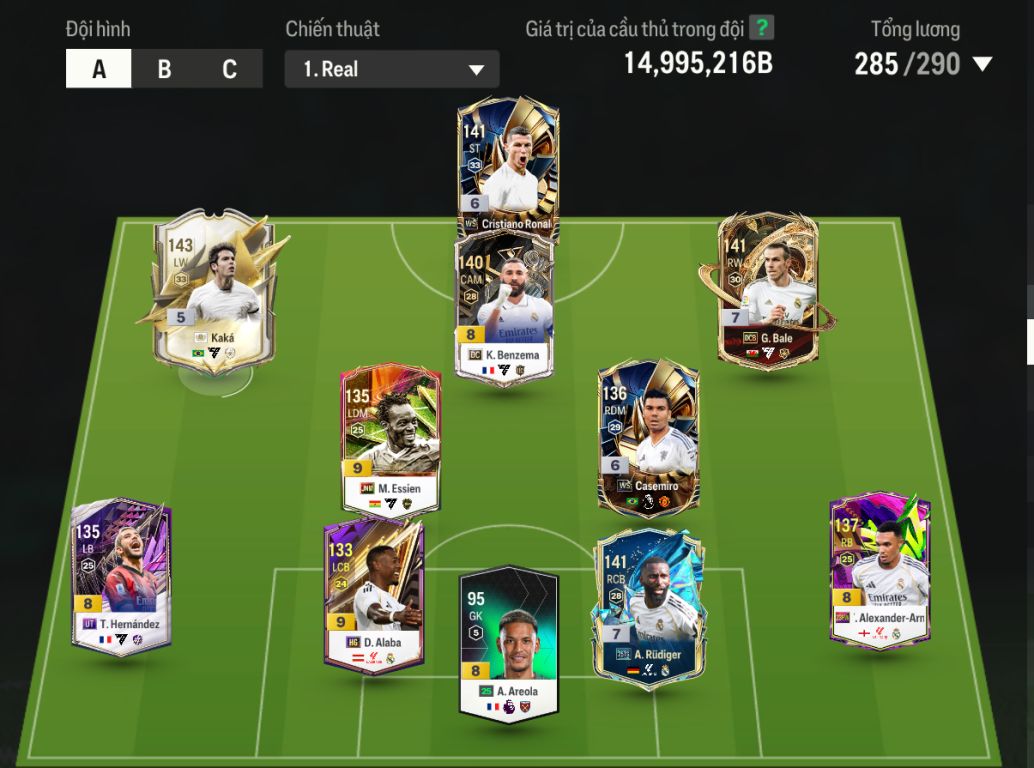Select the G. Bale right wing card
The image size is (1034, 768).
(768, 290)
